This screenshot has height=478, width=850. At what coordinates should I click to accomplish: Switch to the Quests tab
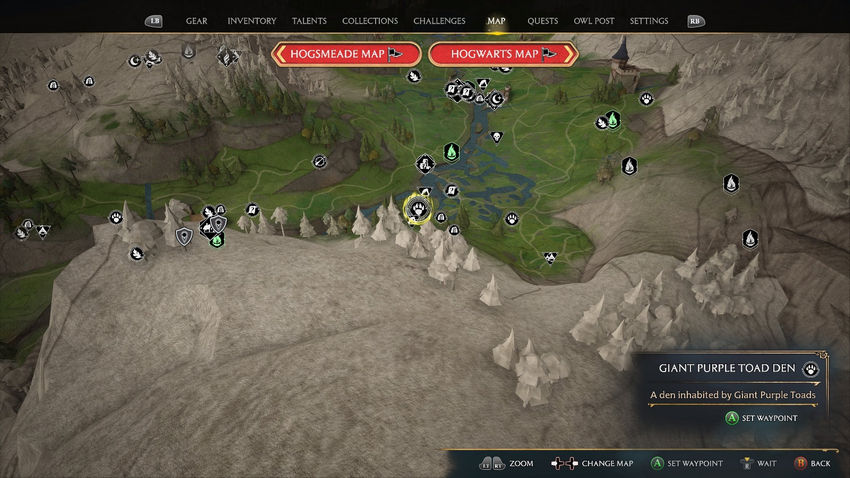(543, 21)
